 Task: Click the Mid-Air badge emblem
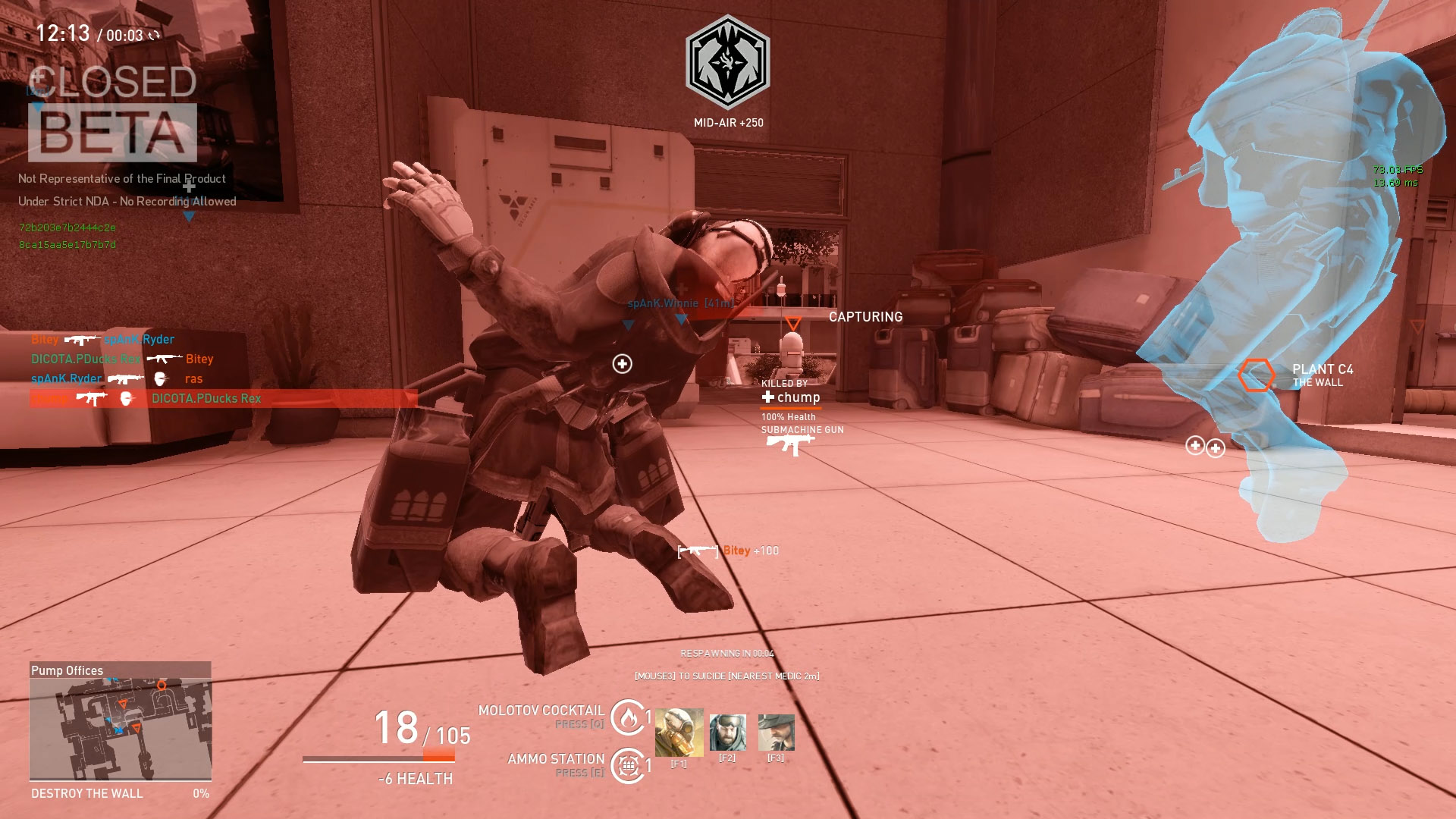pos(728,62)
